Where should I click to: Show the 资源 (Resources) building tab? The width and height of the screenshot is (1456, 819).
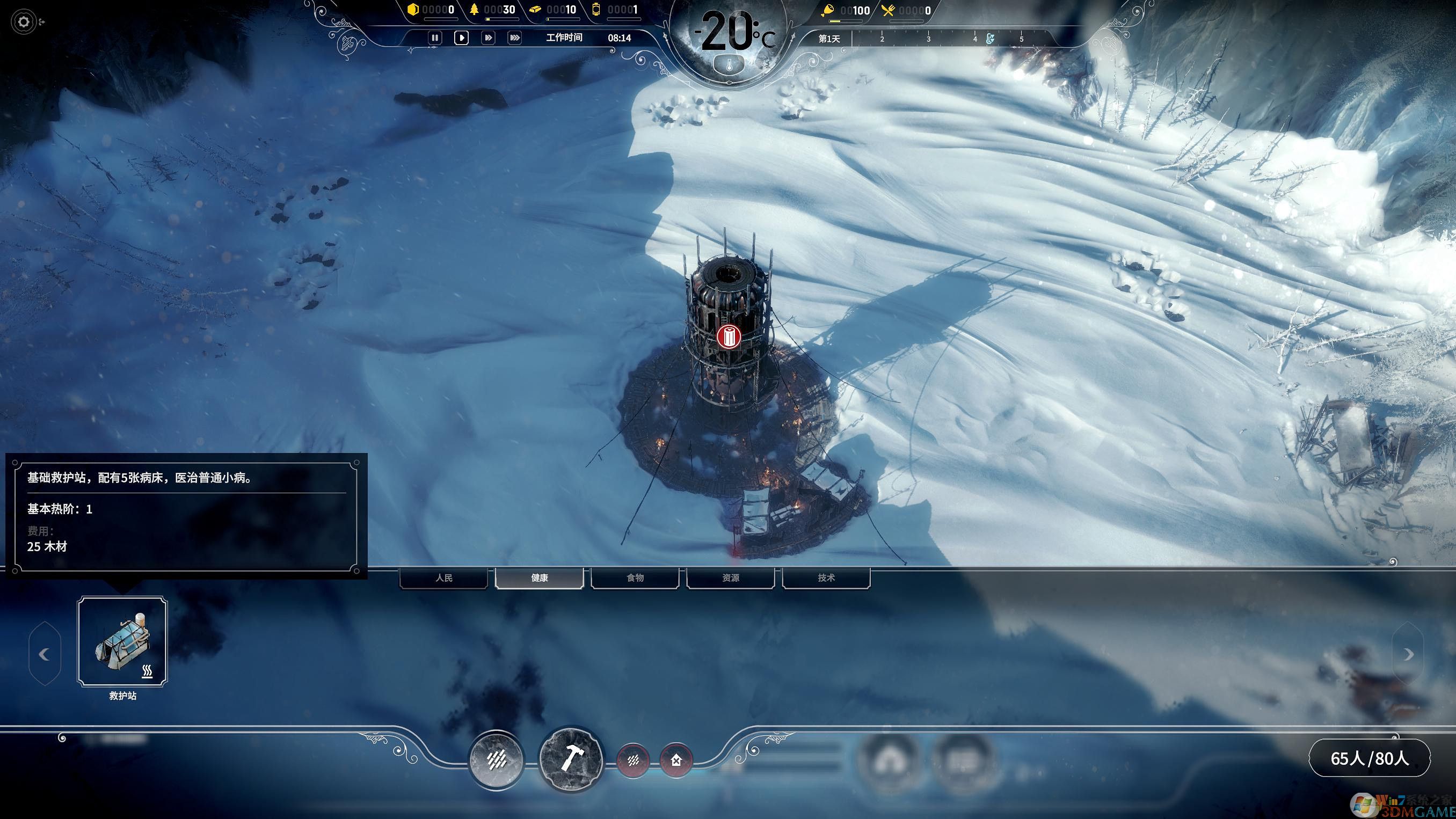(x=730, y=577)
